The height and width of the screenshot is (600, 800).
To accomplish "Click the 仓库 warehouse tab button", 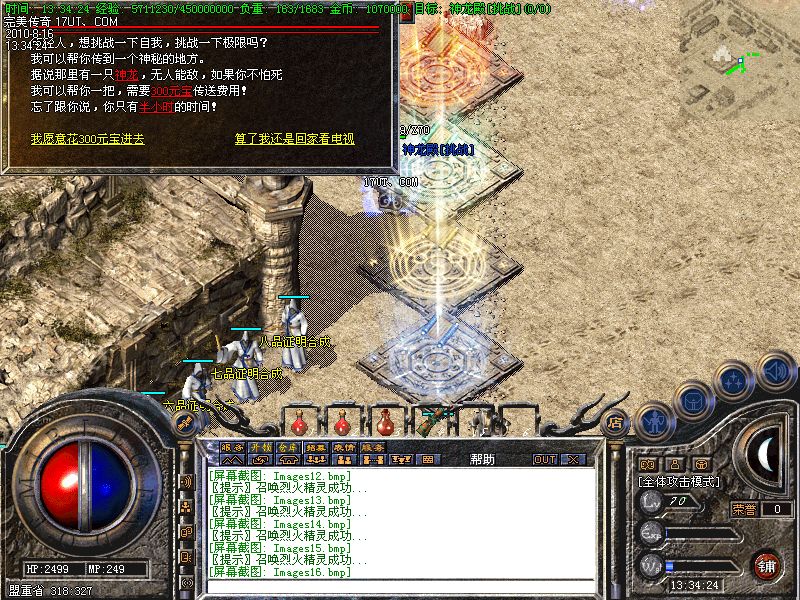I will click(x=288, y=447).
